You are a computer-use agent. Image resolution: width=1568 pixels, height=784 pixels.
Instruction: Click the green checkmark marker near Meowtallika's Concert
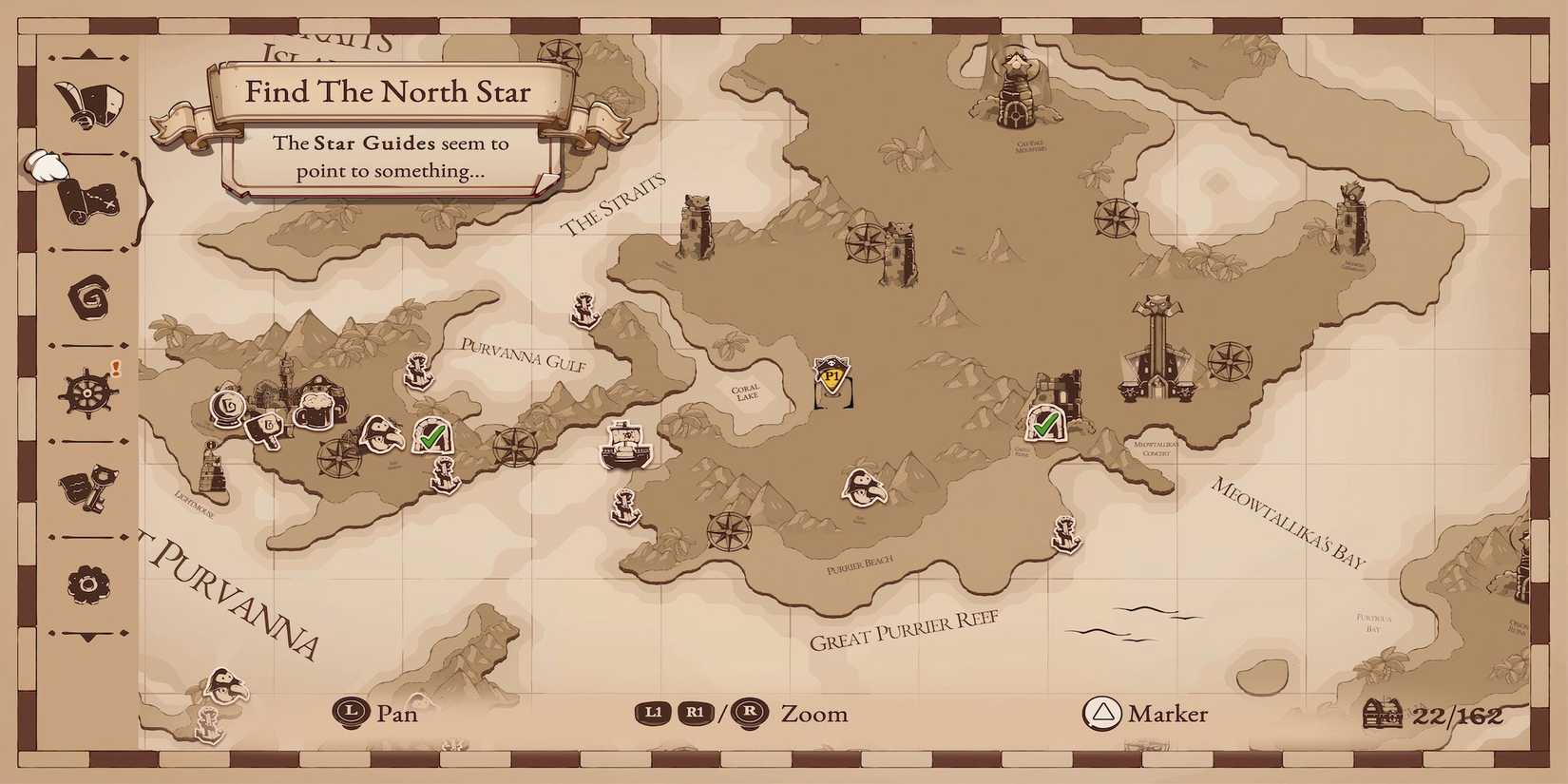pyautogui.click(x=1046, y=426)
